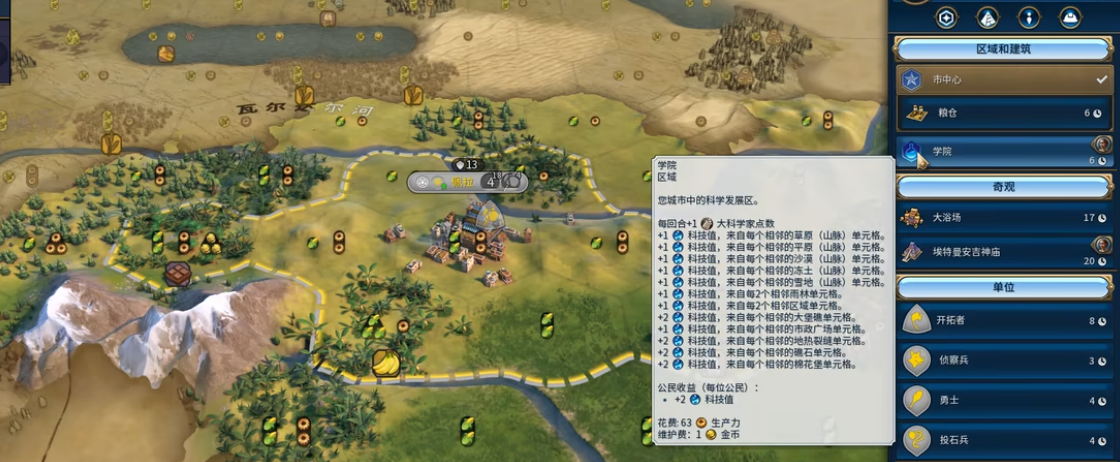
Task: Collapse the 单位 units section header
Action: [1003, 287]
